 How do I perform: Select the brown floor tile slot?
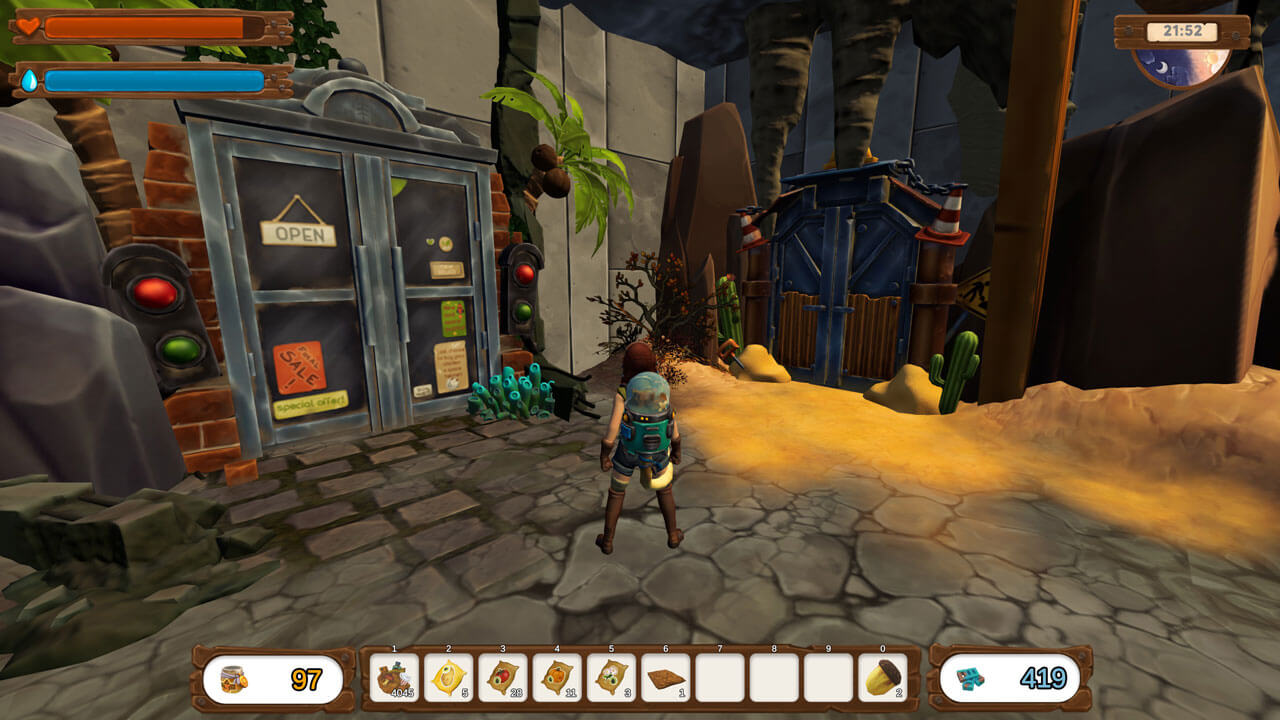665,678
